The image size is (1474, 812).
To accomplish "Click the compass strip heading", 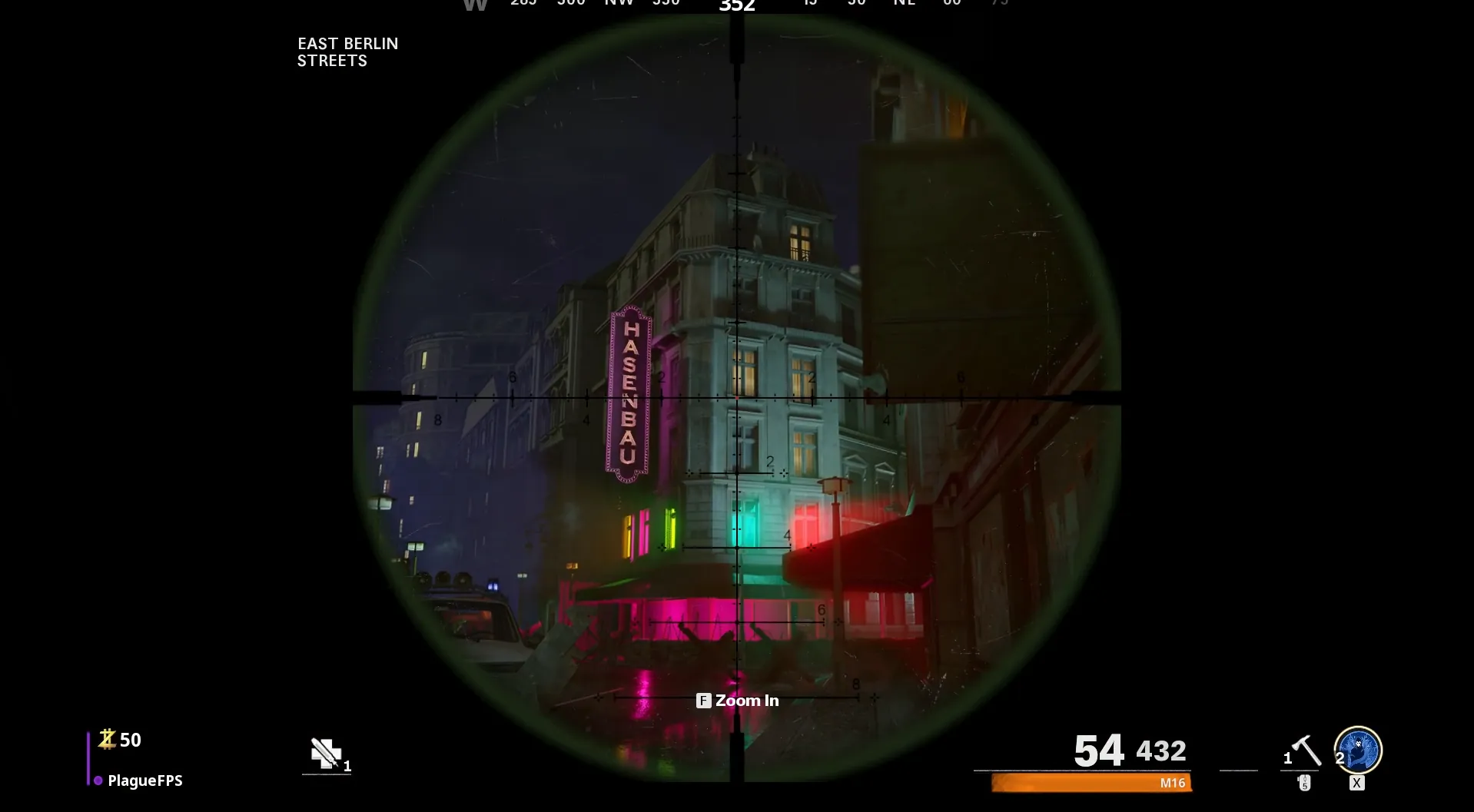I will 736,6.
